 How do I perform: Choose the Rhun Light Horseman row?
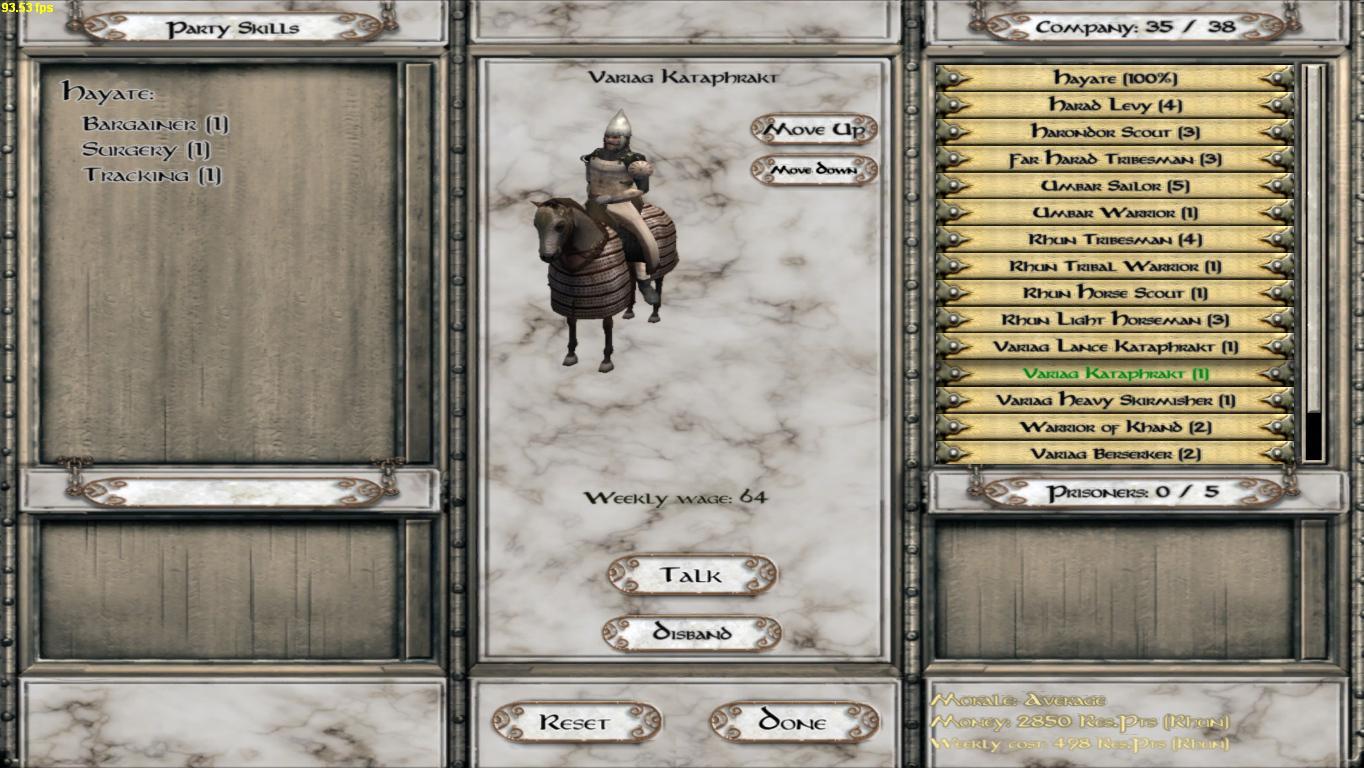point(1115,320)
